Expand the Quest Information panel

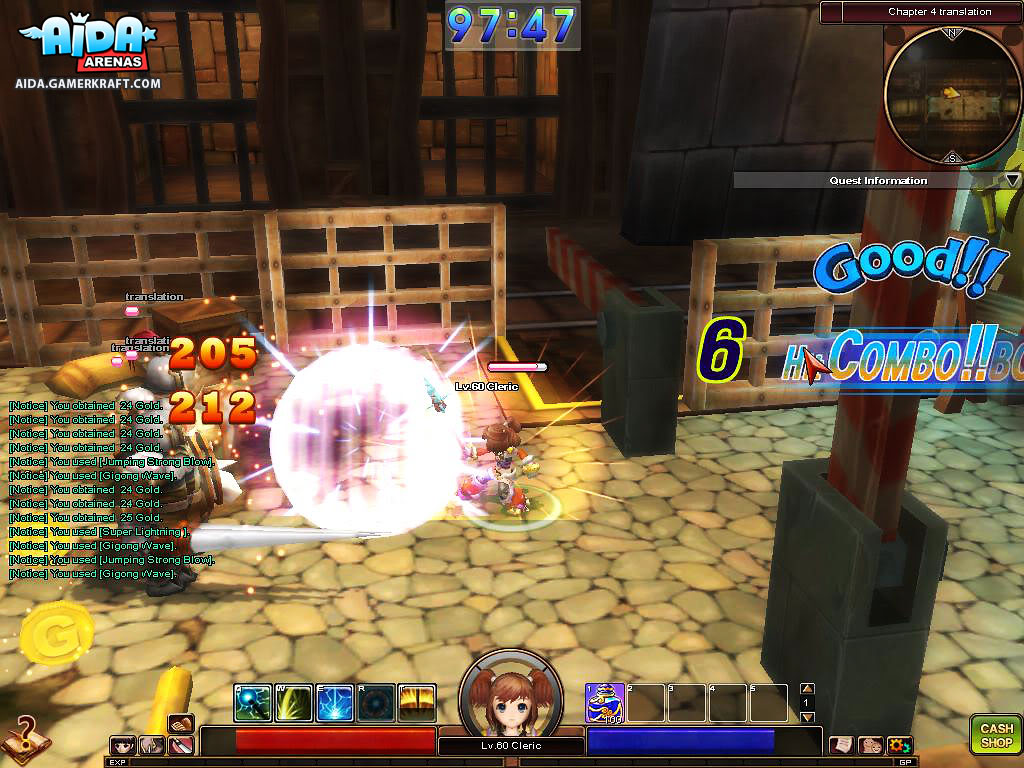pyautogui.click(x=1012, y=180)
